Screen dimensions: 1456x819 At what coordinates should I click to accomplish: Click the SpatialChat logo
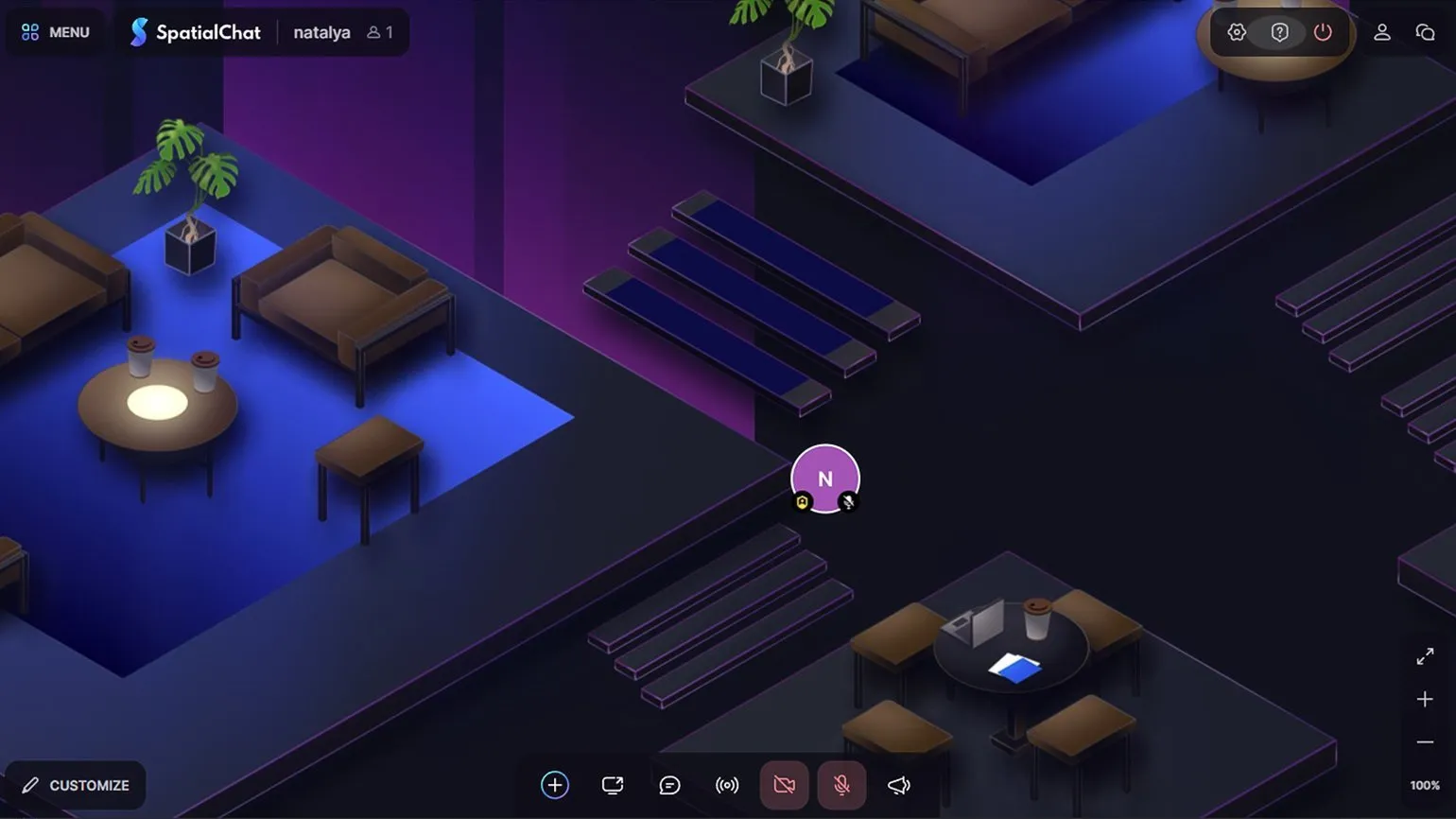tap(196, 32)
